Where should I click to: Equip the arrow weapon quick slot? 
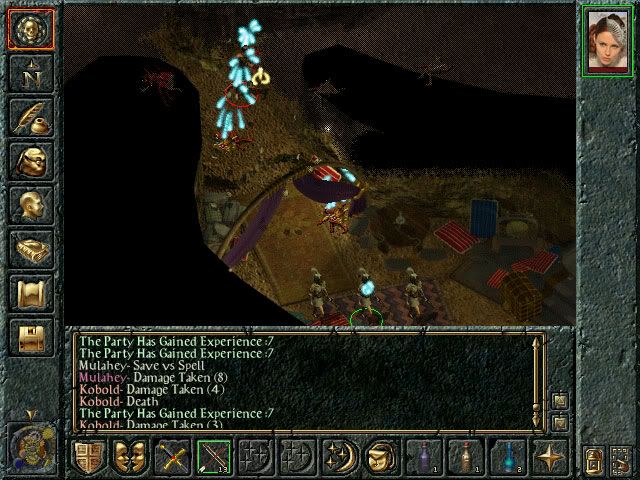[213, 457]
